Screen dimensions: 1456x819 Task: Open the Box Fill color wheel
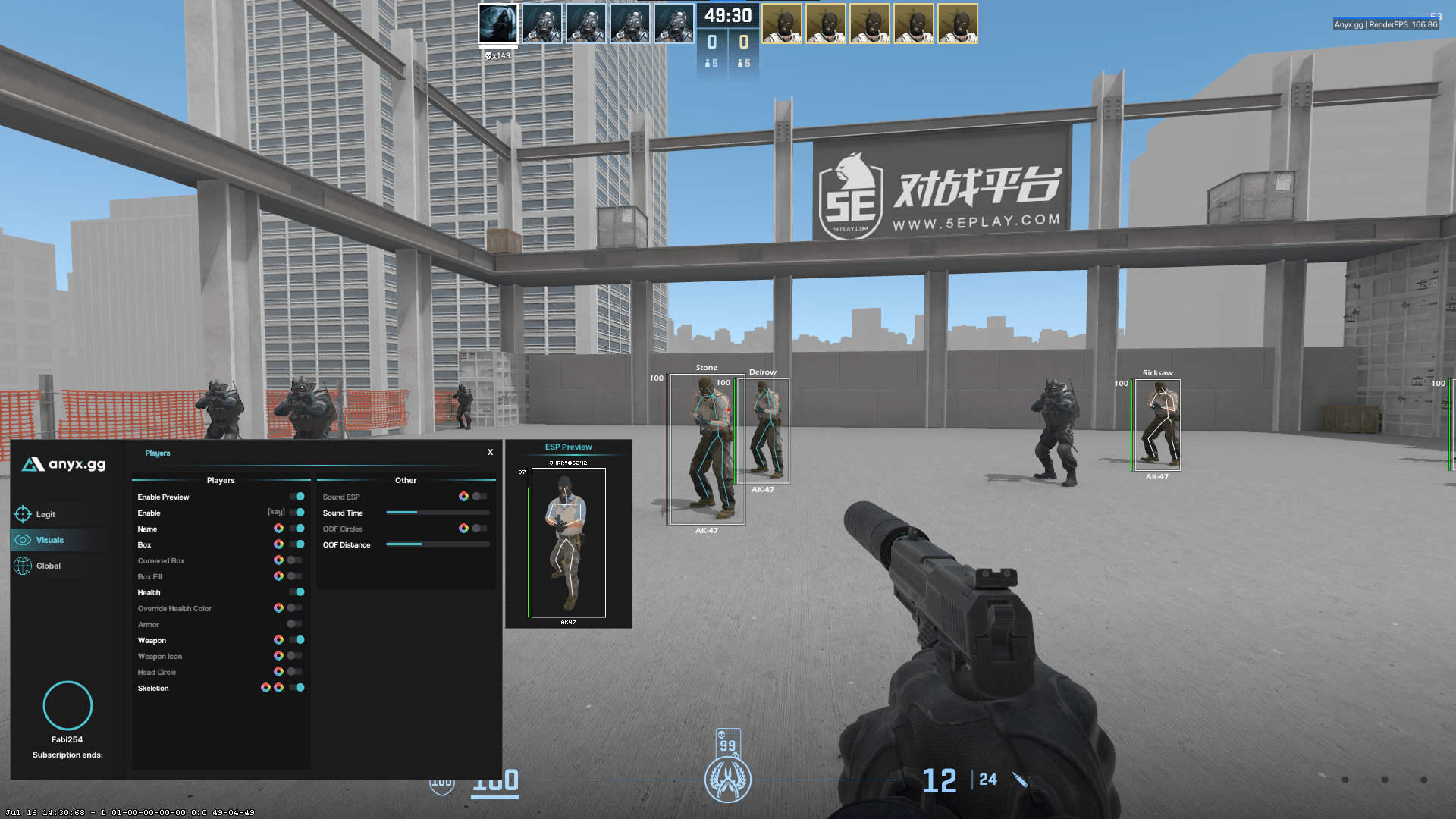pos(278,576)
